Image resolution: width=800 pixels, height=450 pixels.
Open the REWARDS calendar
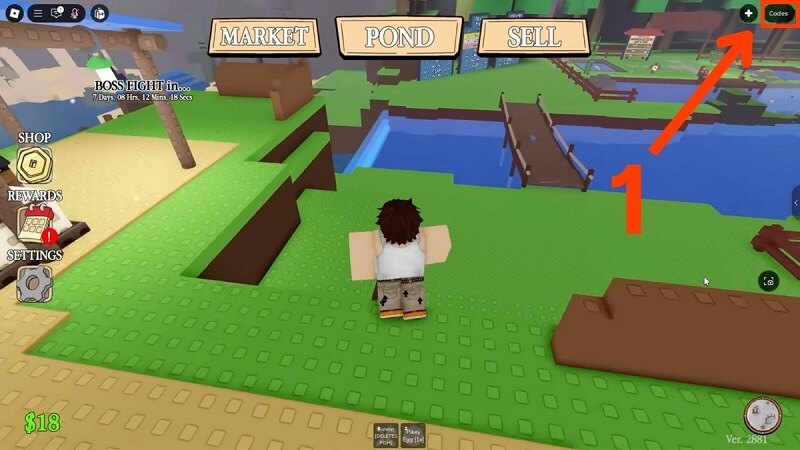pyautogui.click(x=36, y=224)
